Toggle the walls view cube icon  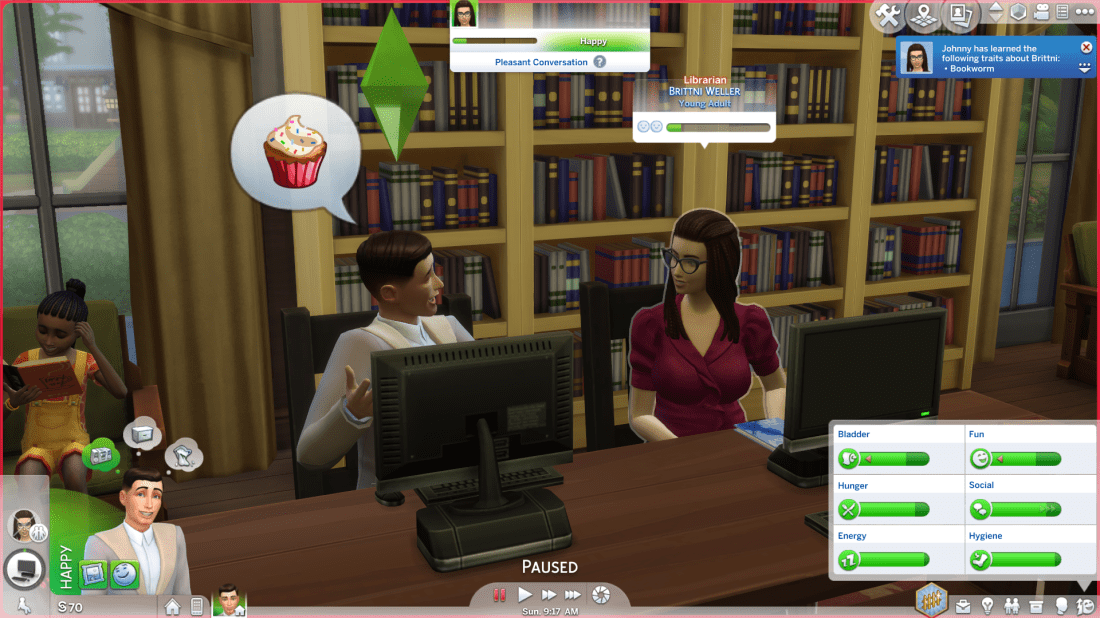(1019, 13)
